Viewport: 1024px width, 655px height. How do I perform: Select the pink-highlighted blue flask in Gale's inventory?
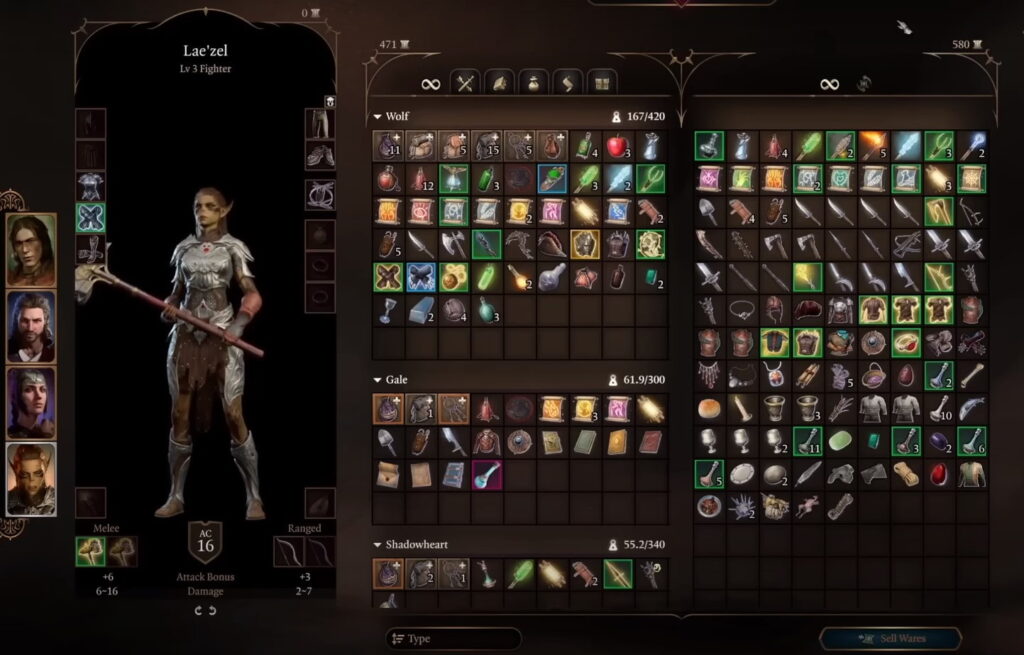[x=487, y=474]
